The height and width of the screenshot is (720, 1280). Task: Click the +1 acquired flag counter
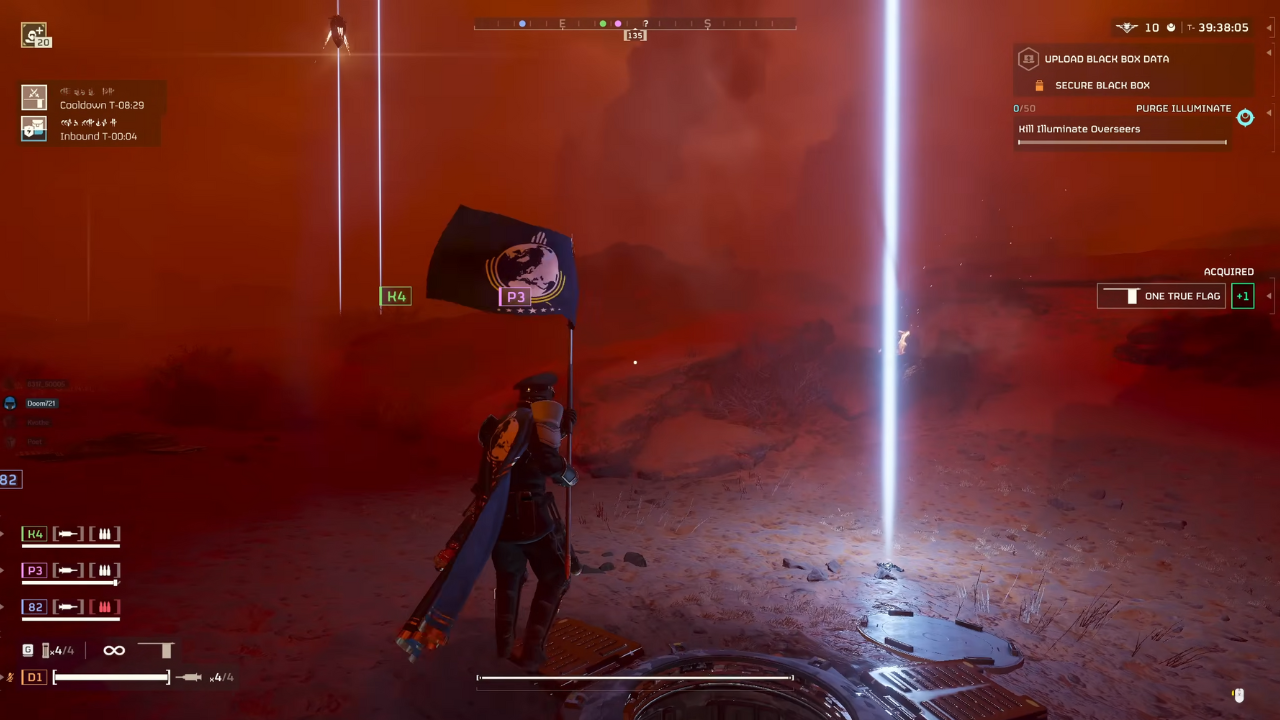click(x=1242, y=296)
